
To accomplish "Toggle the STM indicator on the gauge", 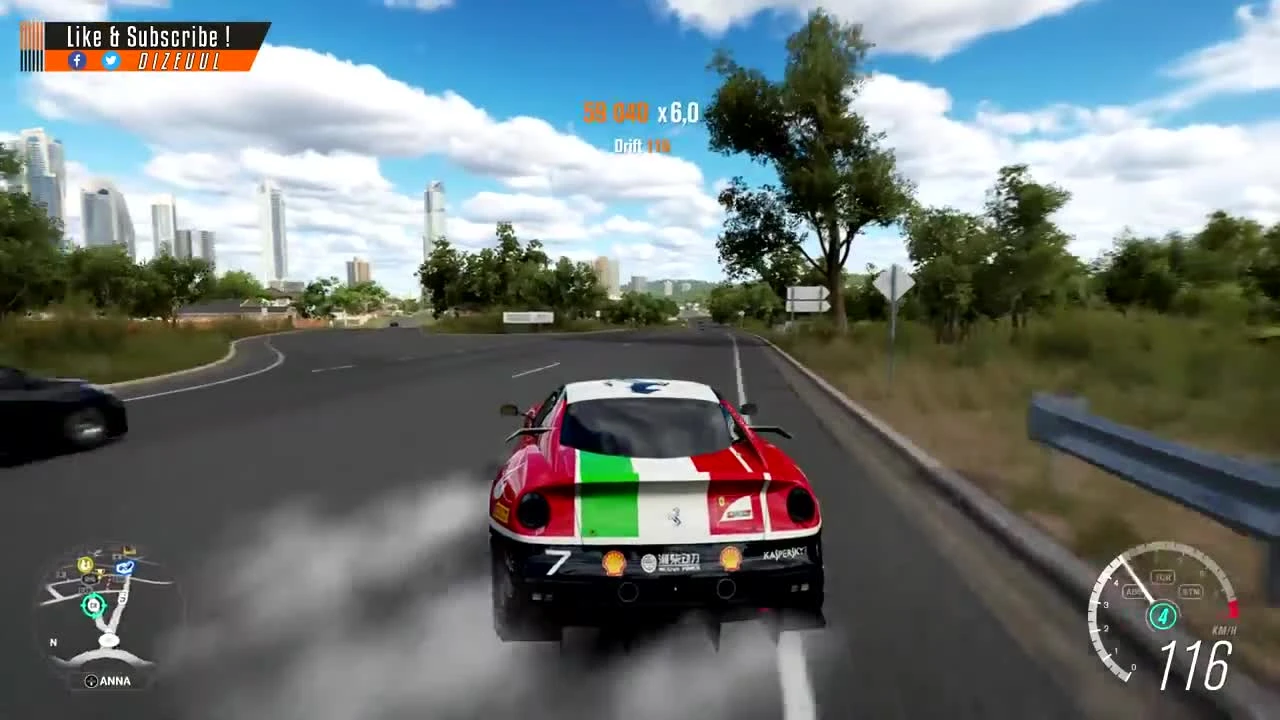I will coord(1192,591).
